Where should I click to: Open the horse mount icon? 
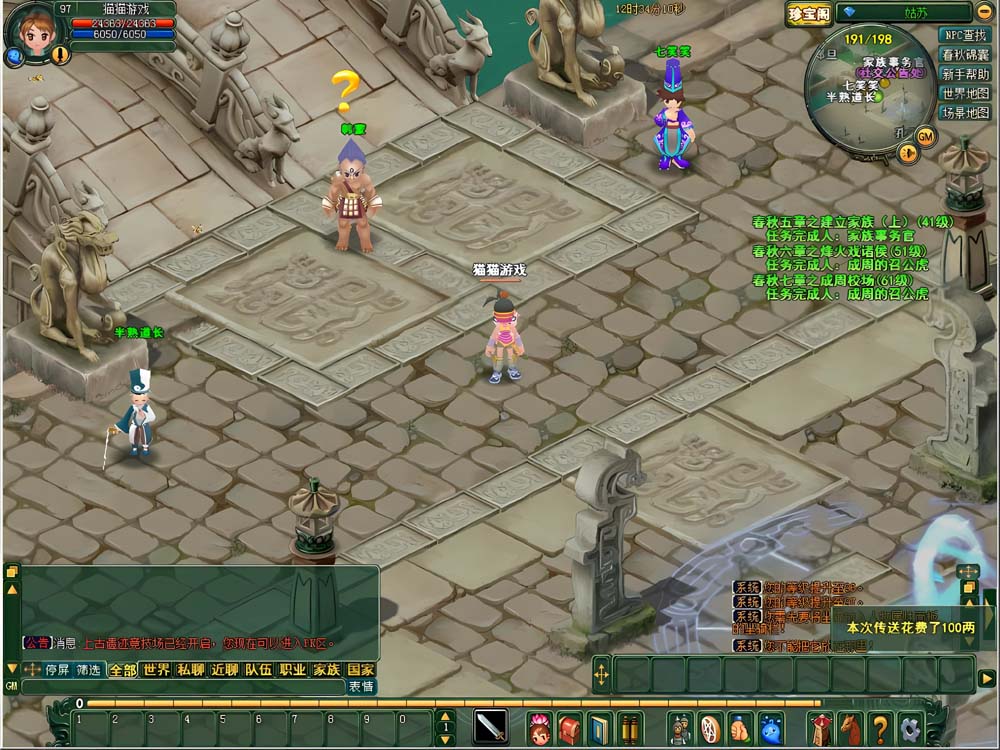click(849, 727)
